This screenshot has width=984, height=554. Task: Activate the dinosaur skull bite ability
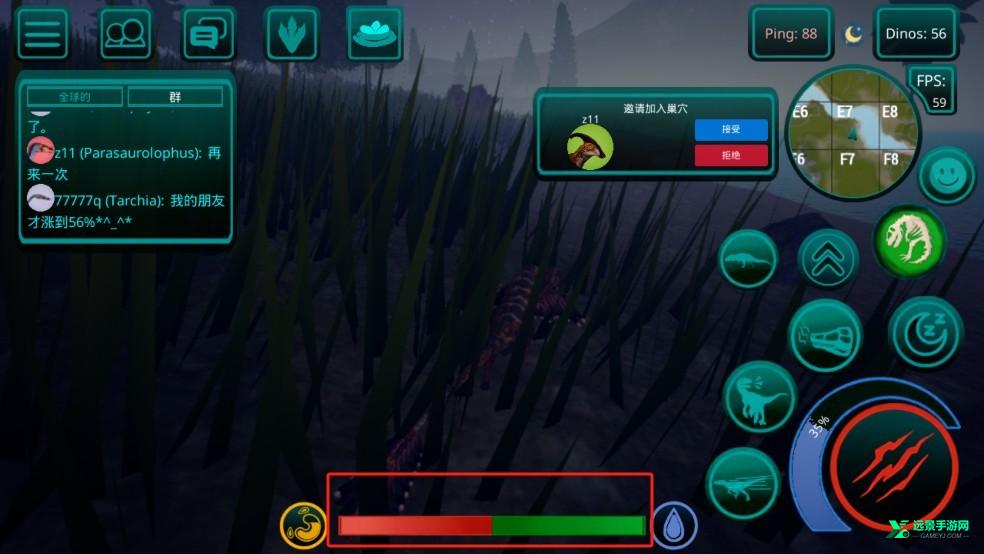coord(824,336)
